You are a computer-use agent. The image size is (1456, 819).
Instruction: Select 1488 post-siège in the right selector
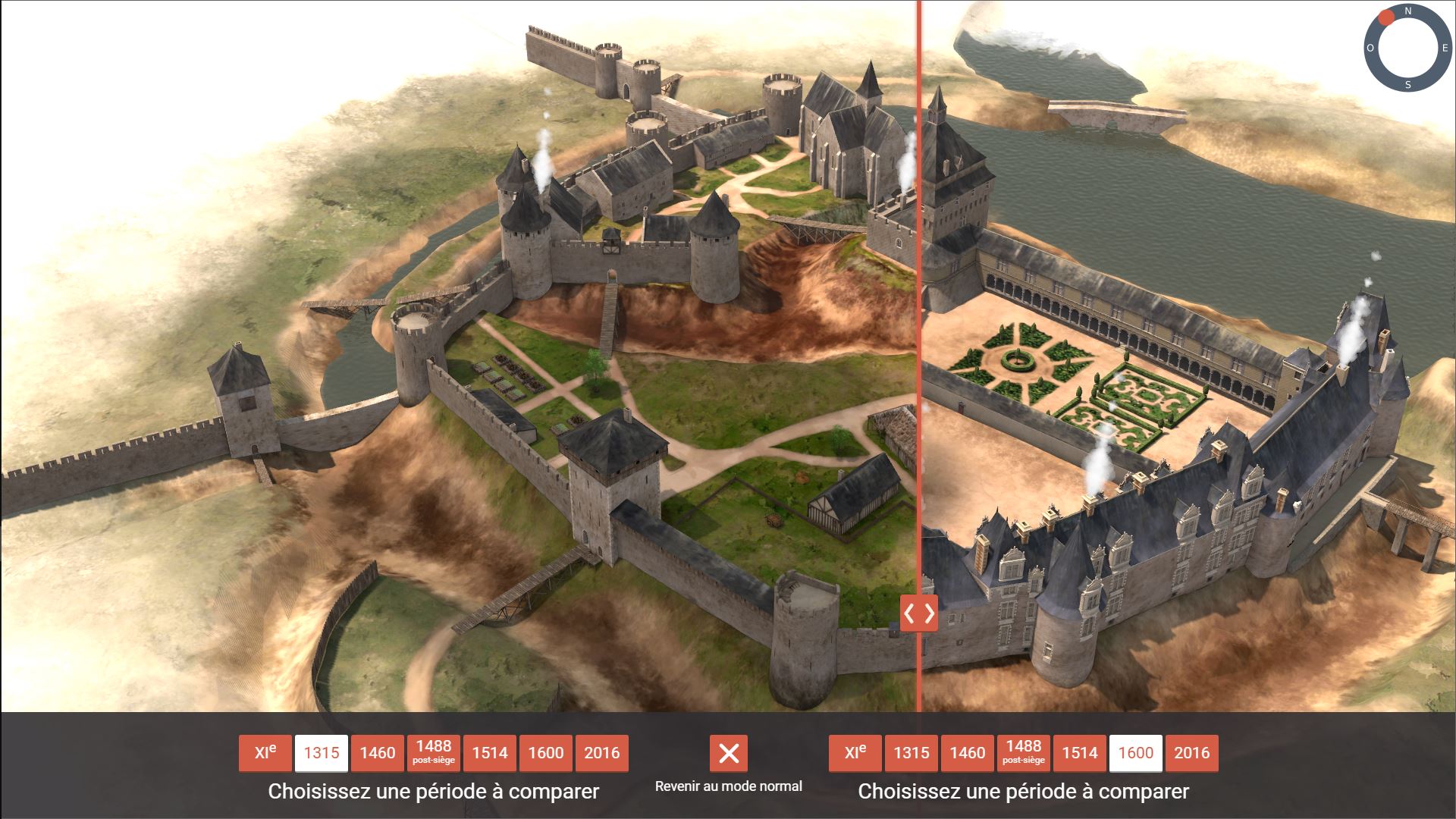pos(1024,753)
